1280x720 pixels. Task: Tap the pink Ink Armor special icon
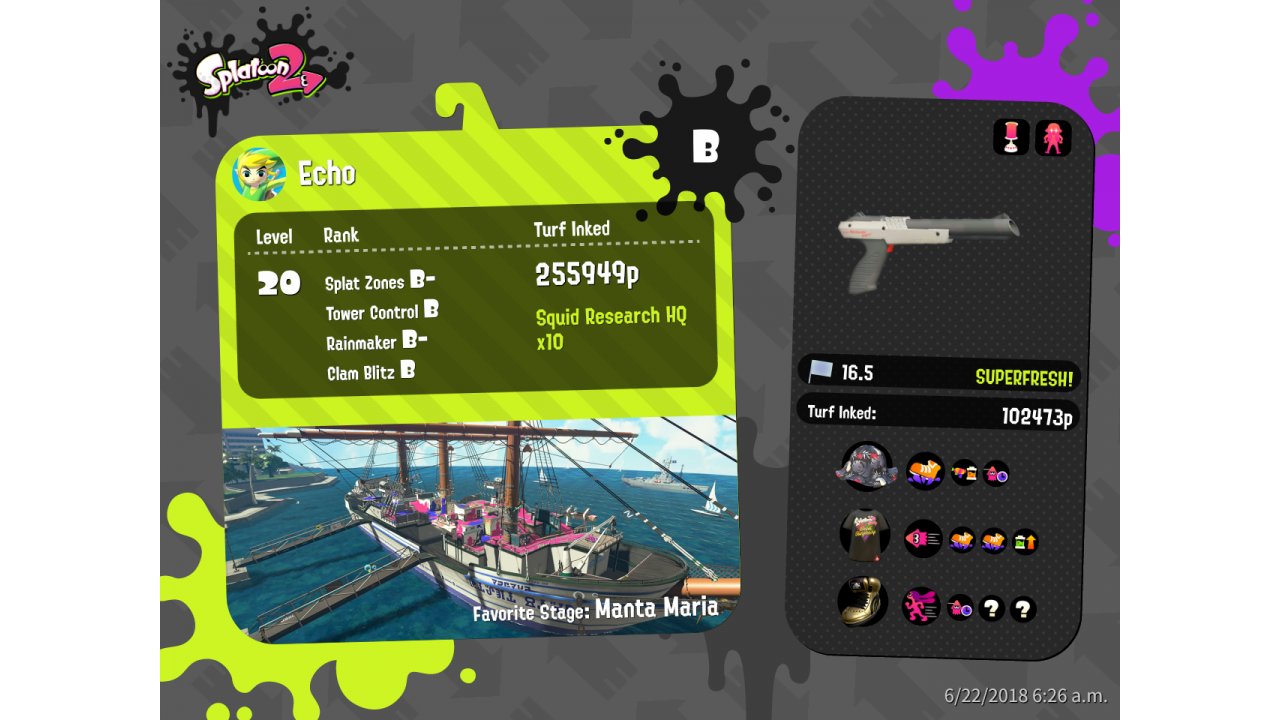click(x=1053, y=137)
